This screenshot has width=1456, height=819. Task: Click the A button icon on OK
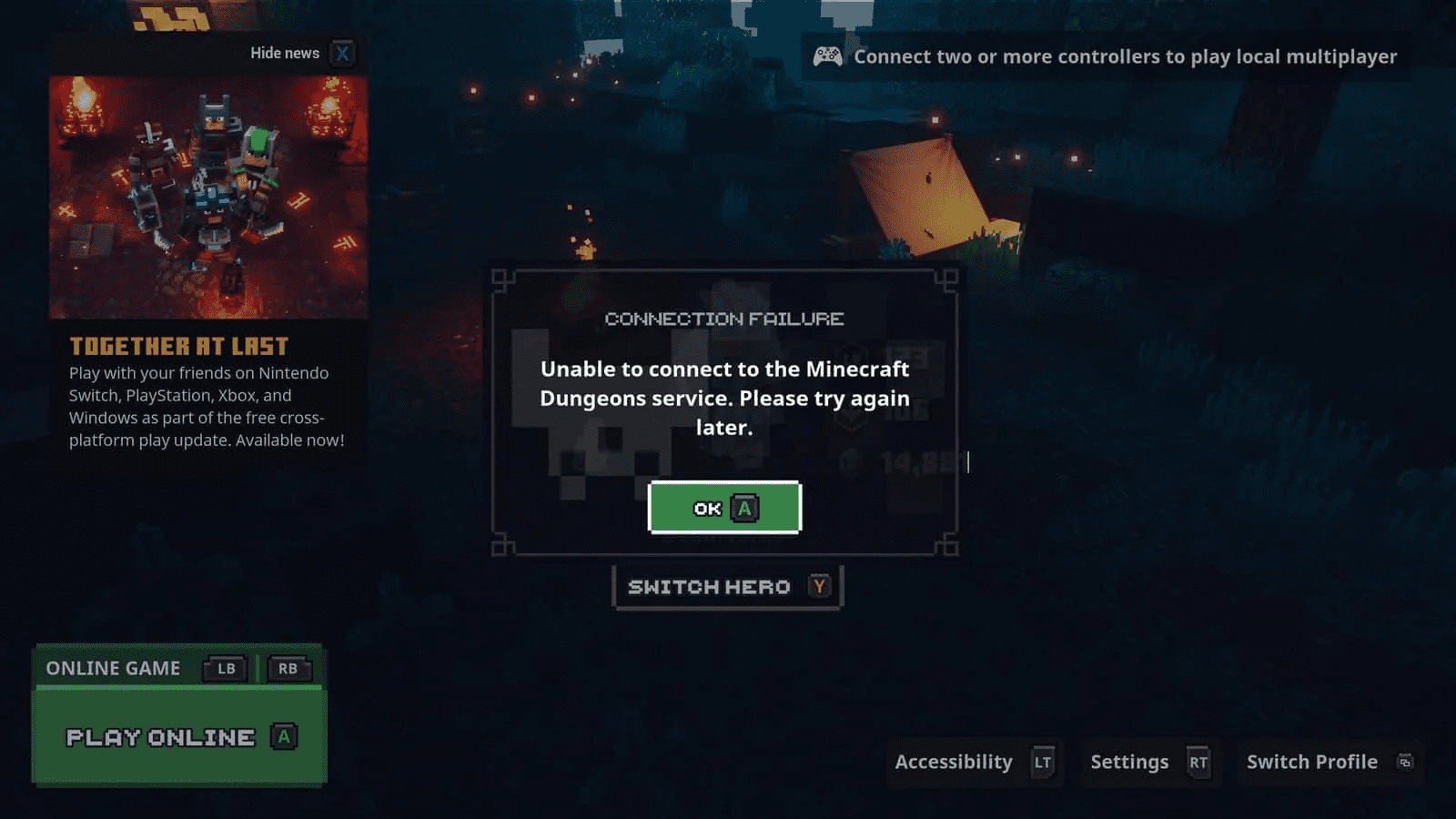[746, 508]
